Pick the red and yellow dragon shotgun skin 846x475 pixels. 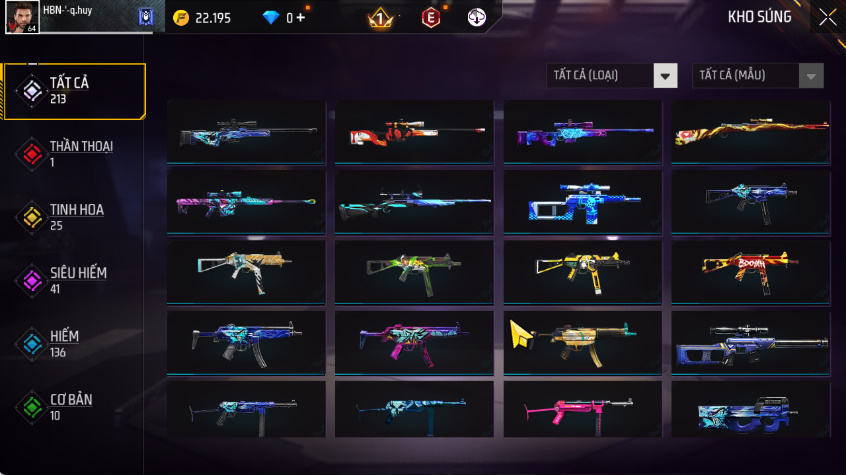(750, 132)
